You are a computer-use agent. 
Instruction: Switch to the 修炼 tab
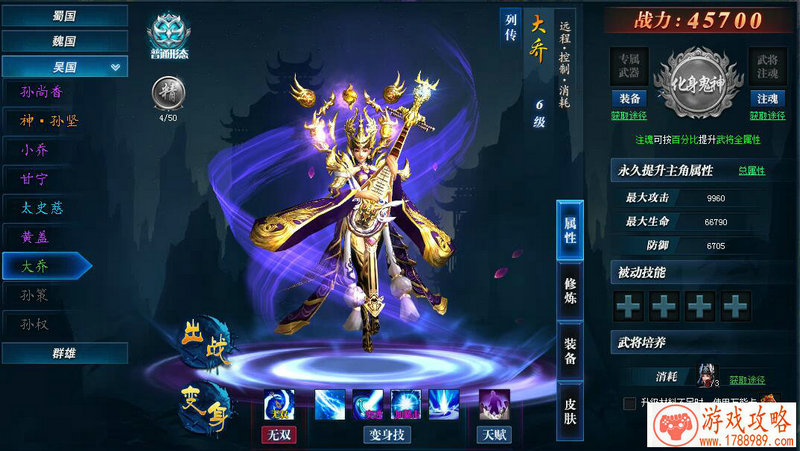(x=570, y=291)
